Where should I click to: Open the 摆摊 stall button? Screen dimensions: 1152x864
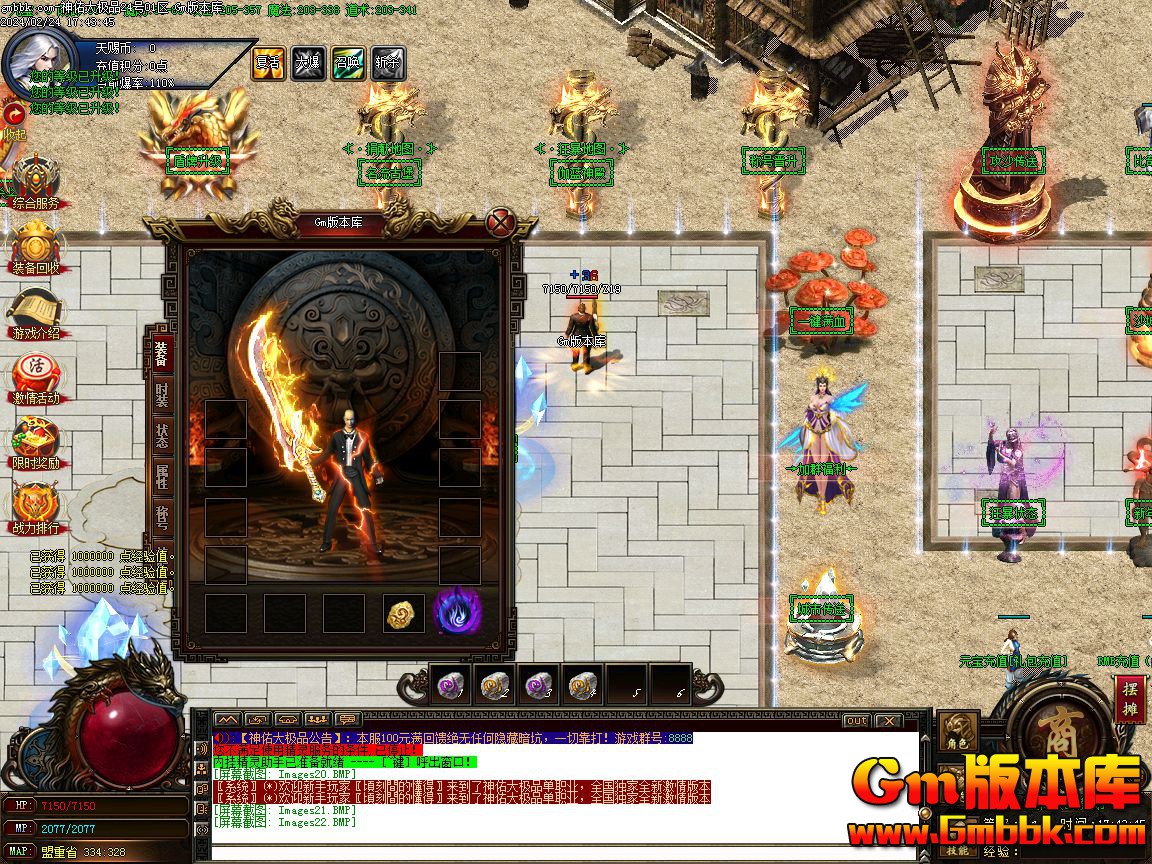pyautogui.click(x=1130, y=698)
